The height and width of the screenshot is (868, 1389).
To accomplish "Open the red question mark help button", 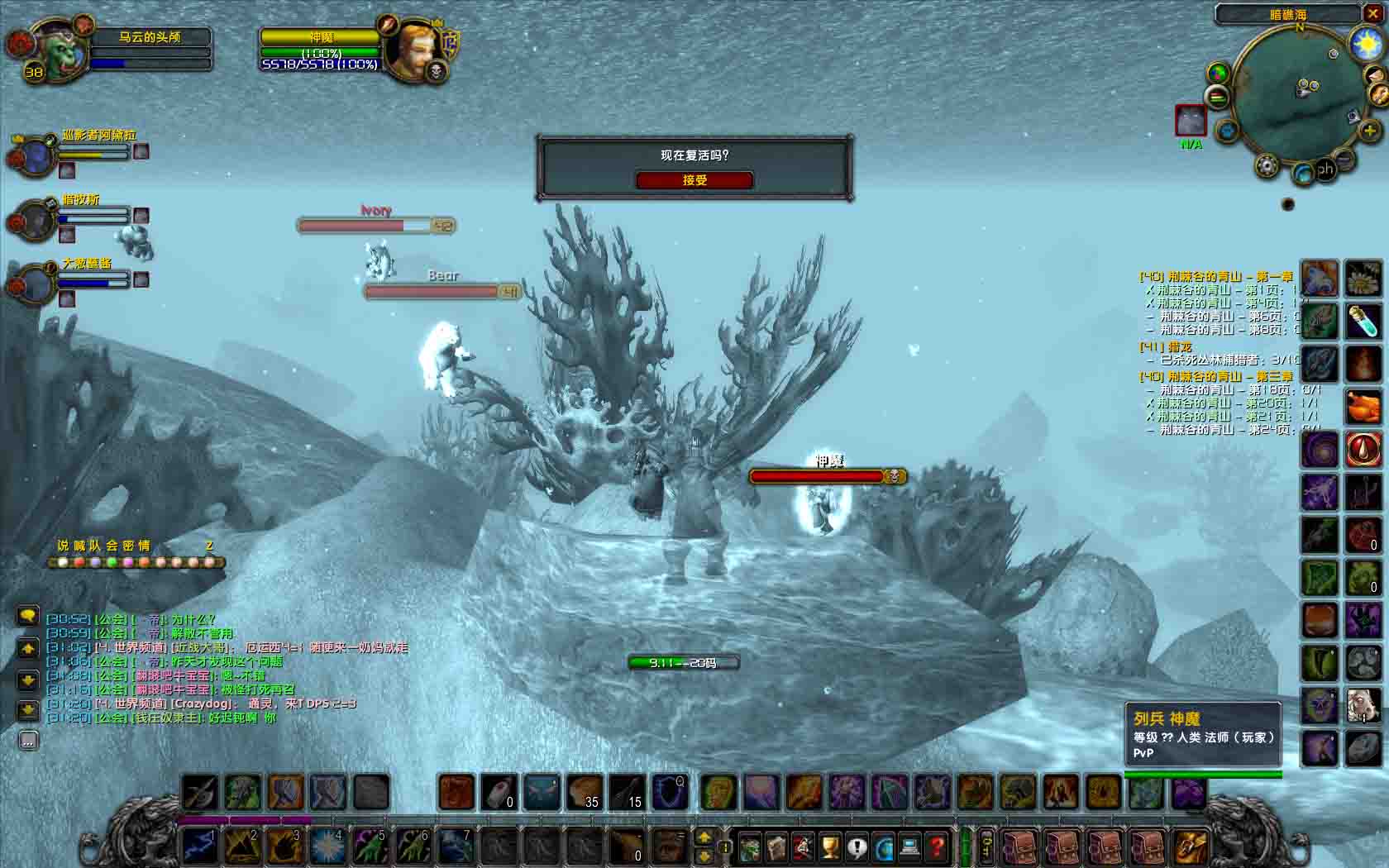I will pyautogui.click(x=937, y=847).
